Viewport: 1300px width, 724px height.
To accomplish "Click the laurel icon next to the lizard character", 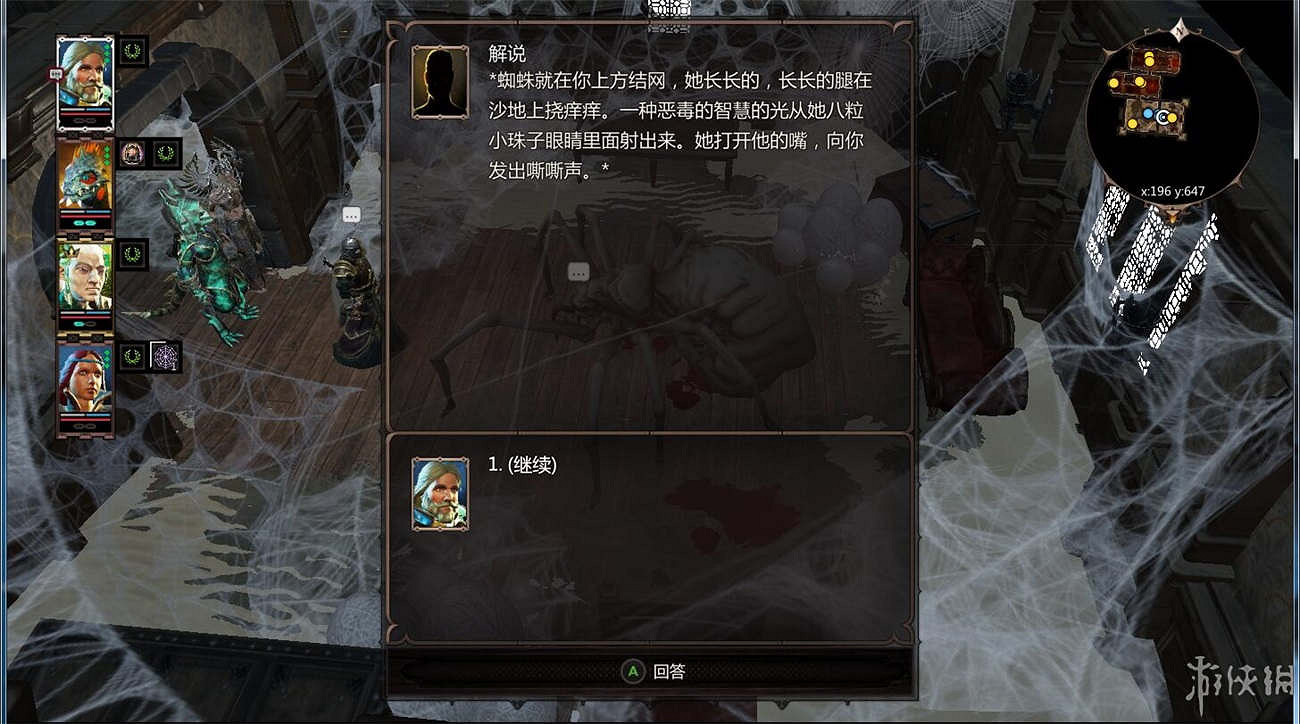I will pyautogui.click(x=166, y=152).
